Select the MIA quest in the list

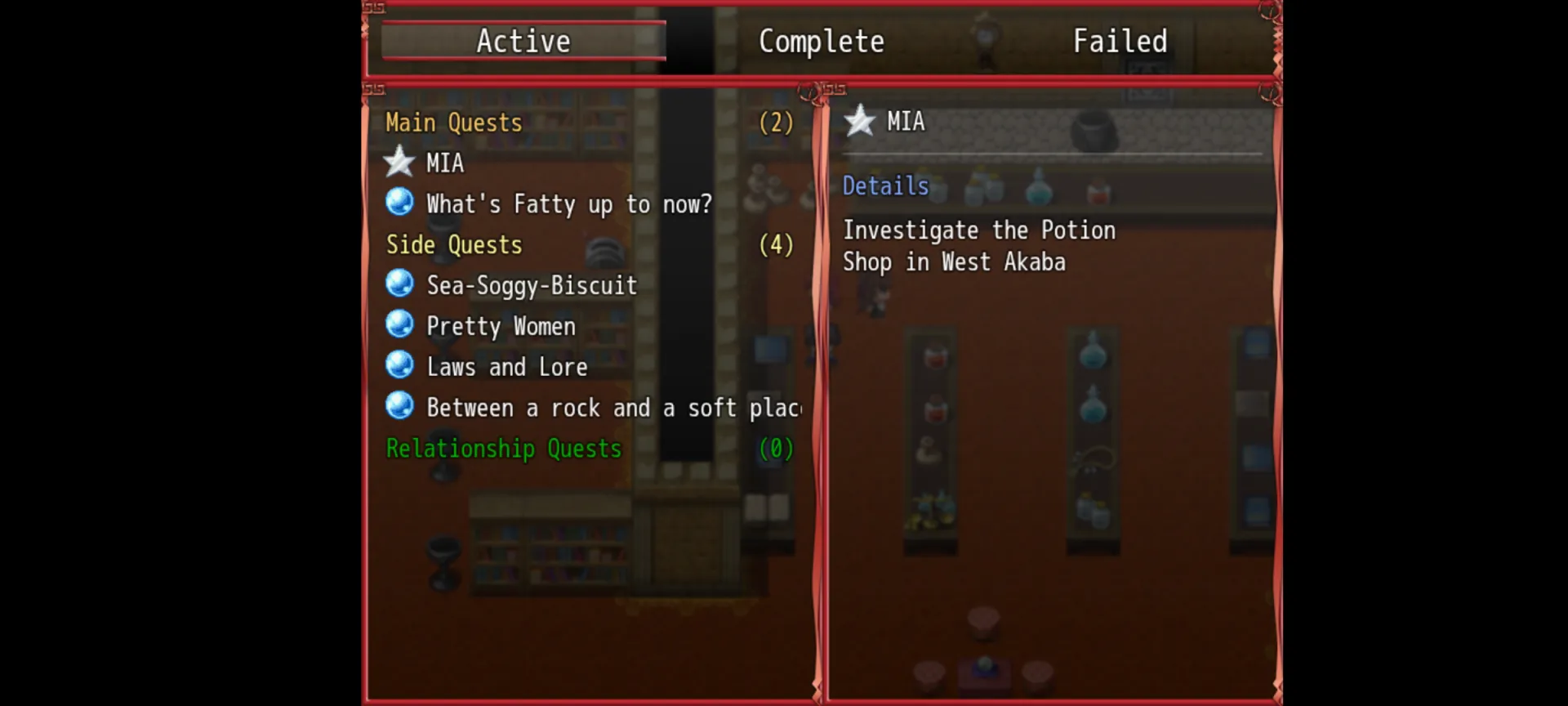[x=445, y=163]
